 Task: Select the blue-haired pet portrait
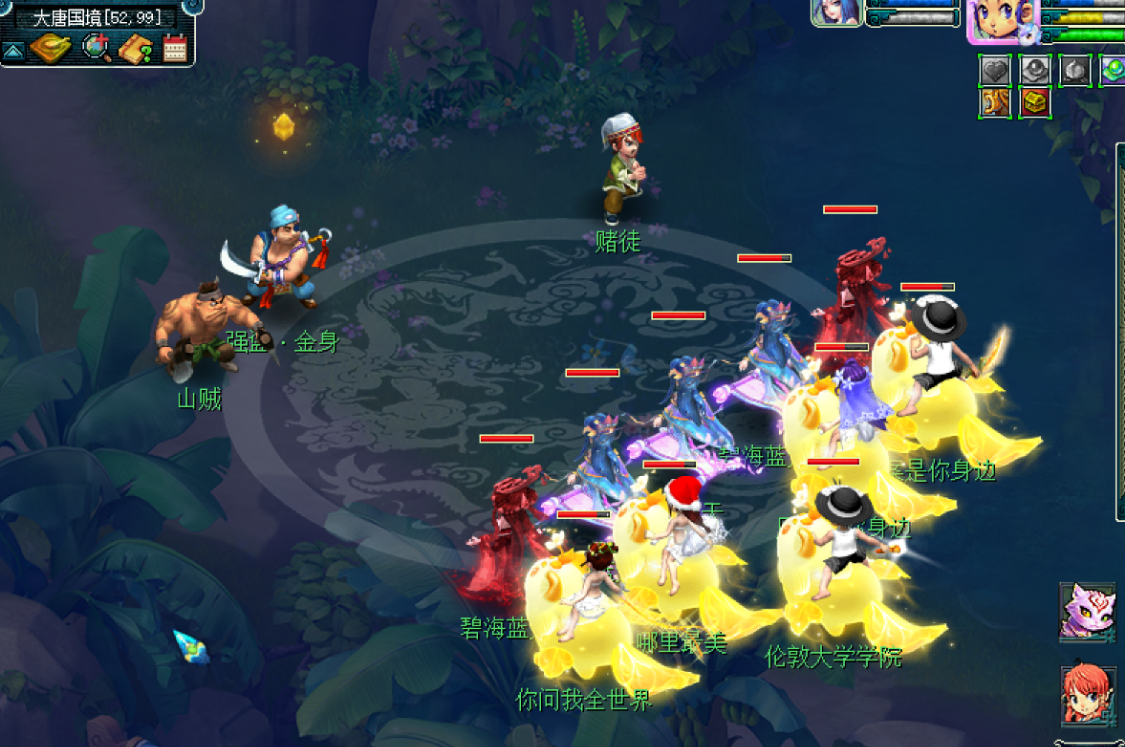837,11
